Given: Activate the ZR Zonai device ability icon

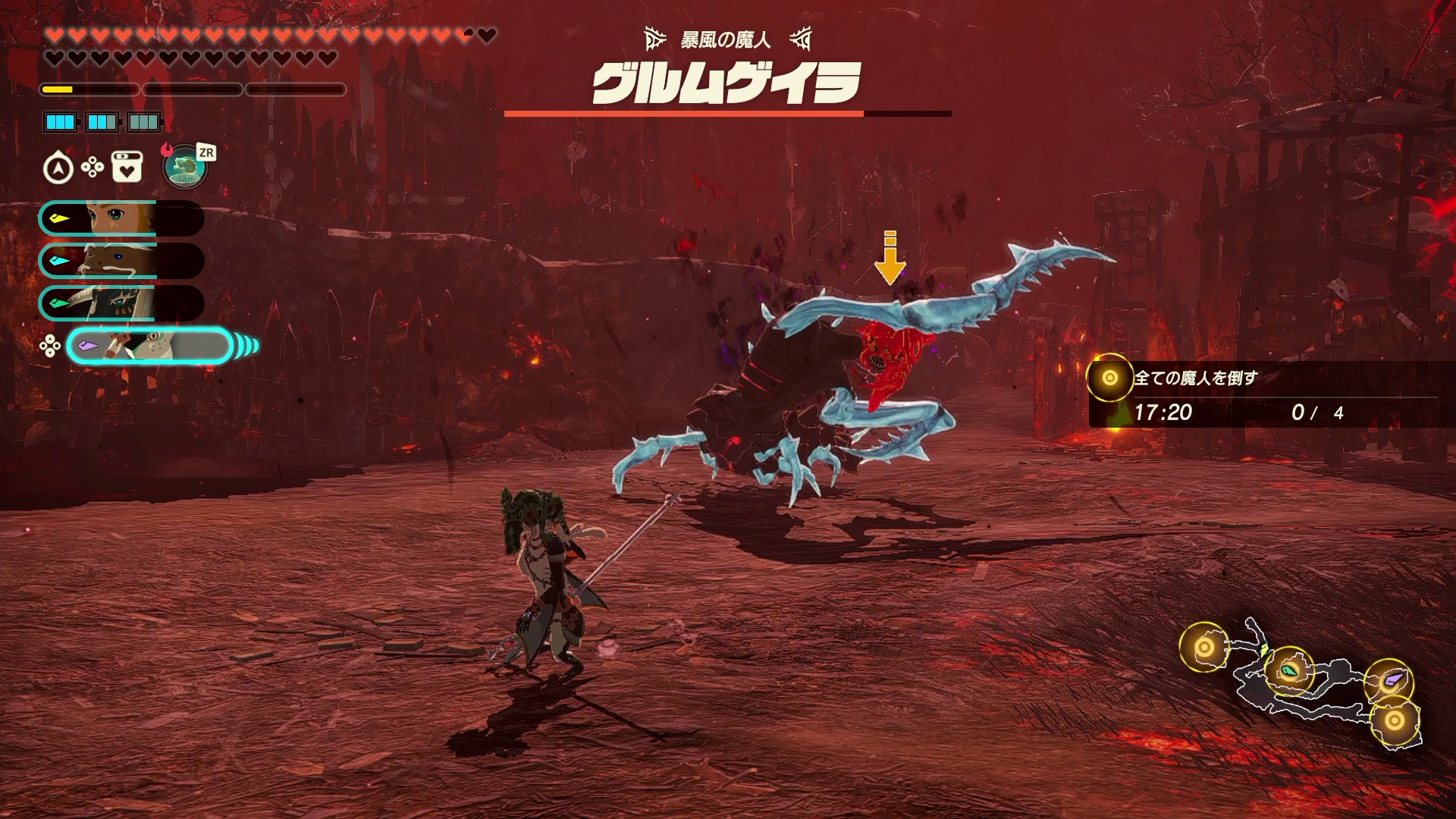Looking at the screenshot, I should pyautogui.click(x=185, y=167).
